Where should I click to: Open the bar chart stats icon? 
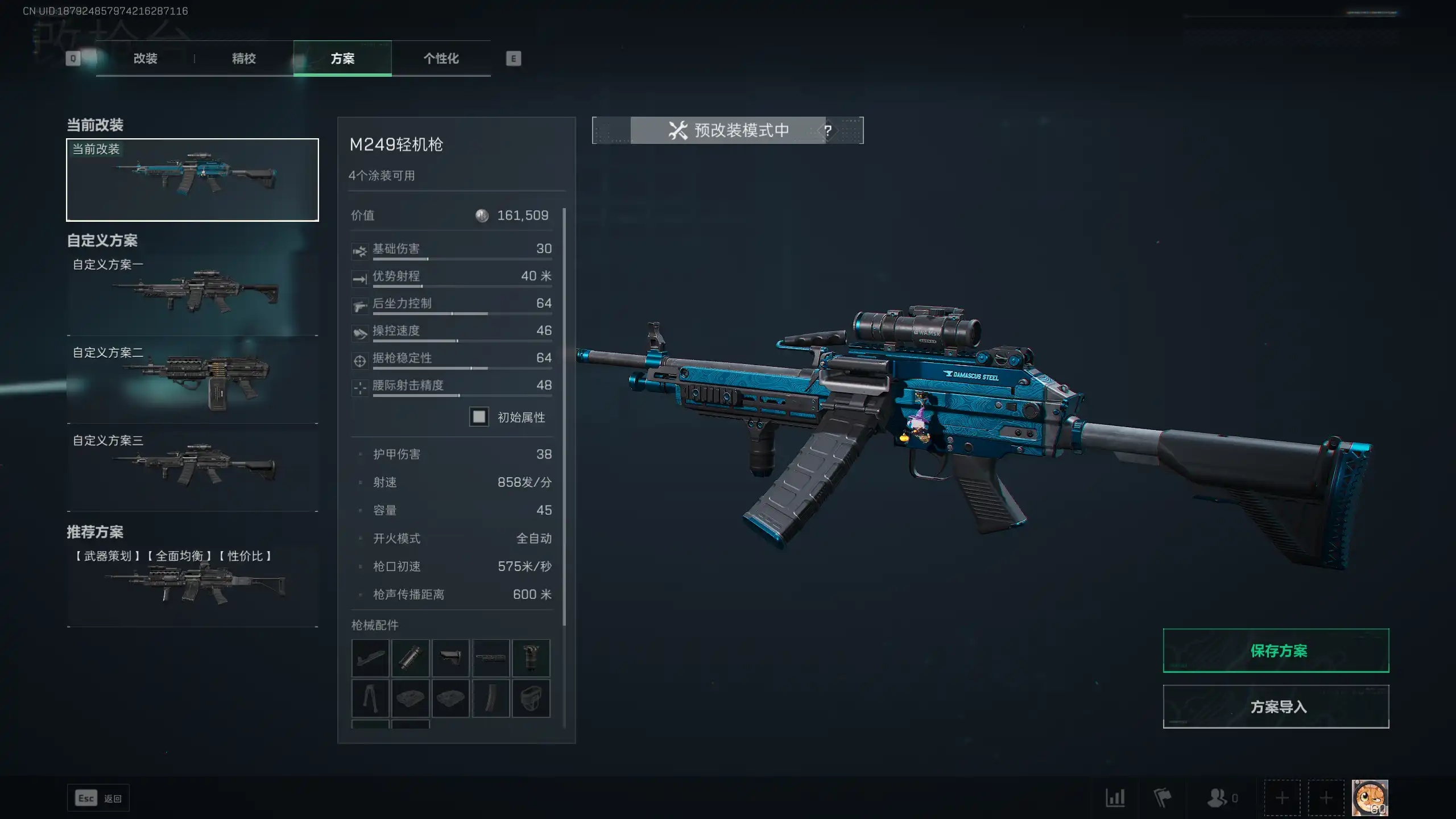pos(1115,798)
